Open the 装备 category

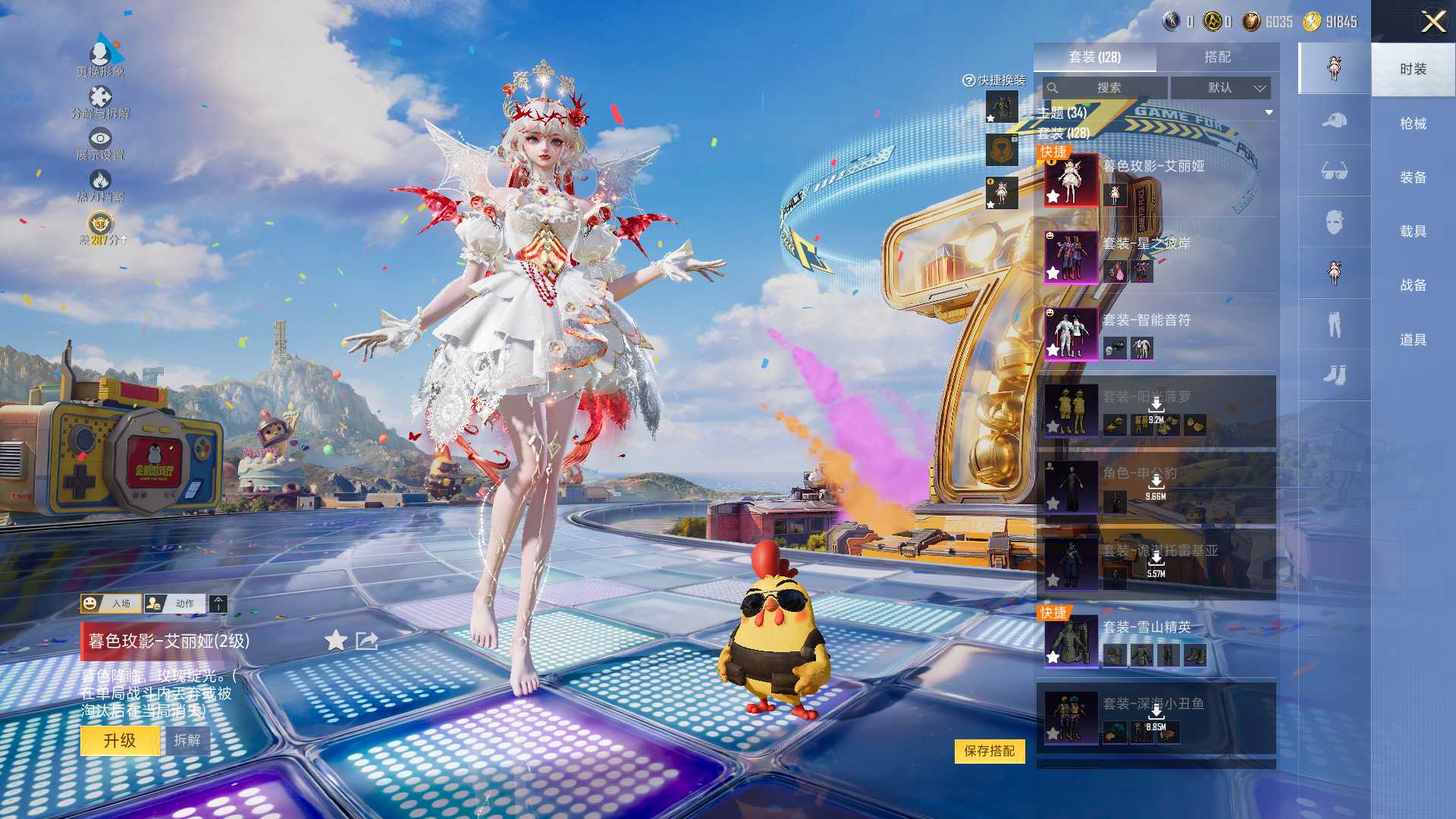point(1413,177)
